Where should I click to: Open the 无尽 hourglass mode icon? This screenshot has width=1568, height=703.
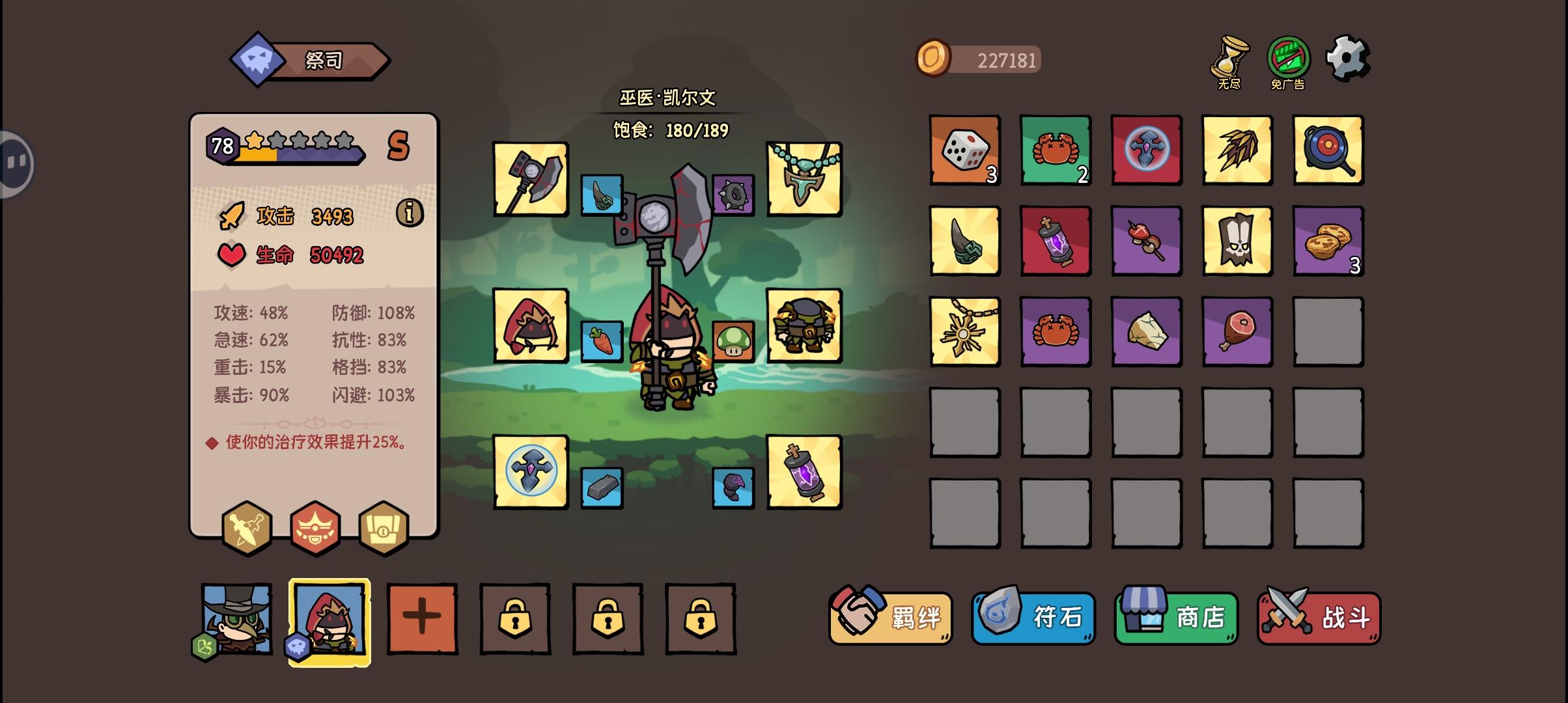pos(1229,62)
